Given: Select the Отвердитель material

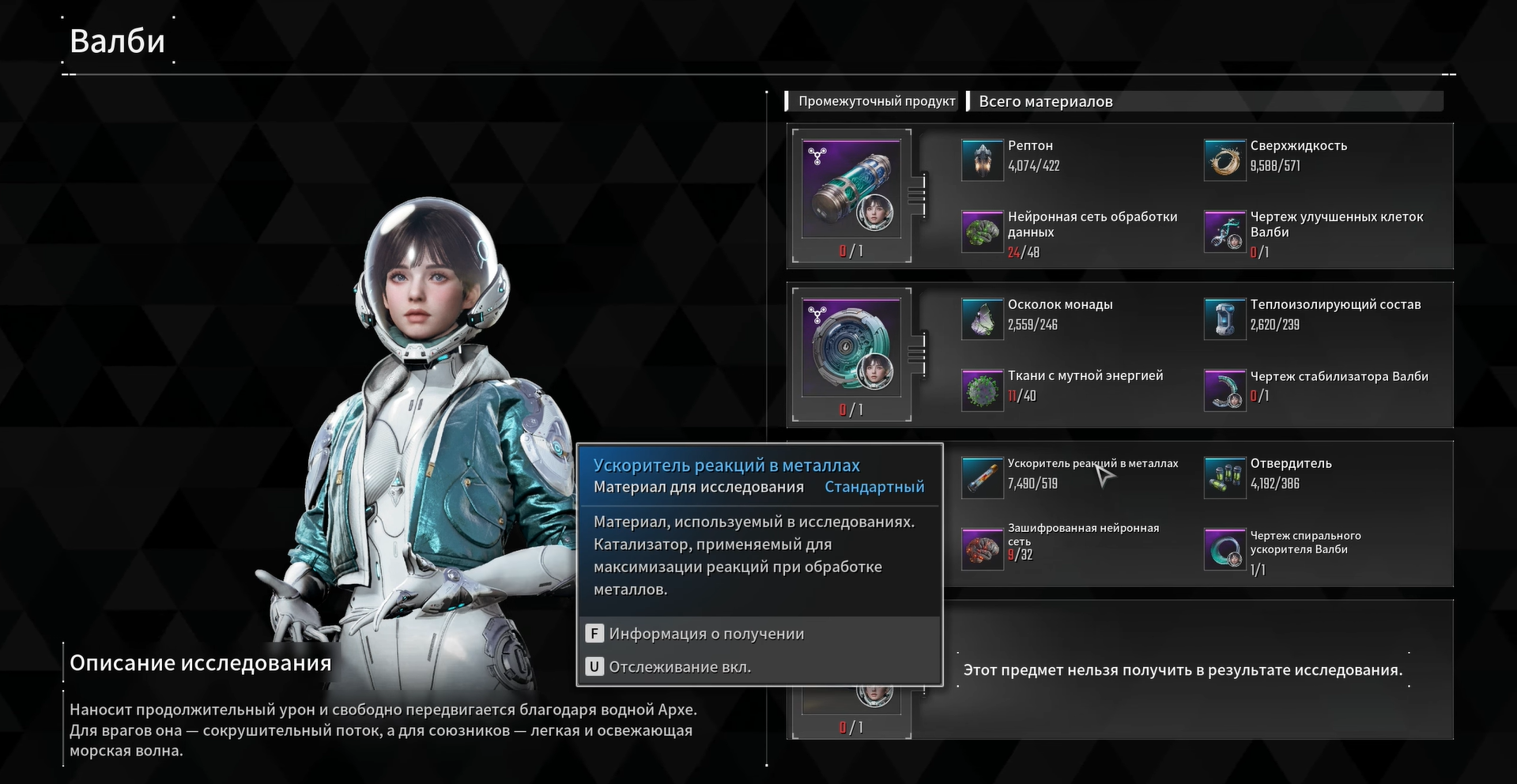Looking at the screenshot, I should (1224, 477).
